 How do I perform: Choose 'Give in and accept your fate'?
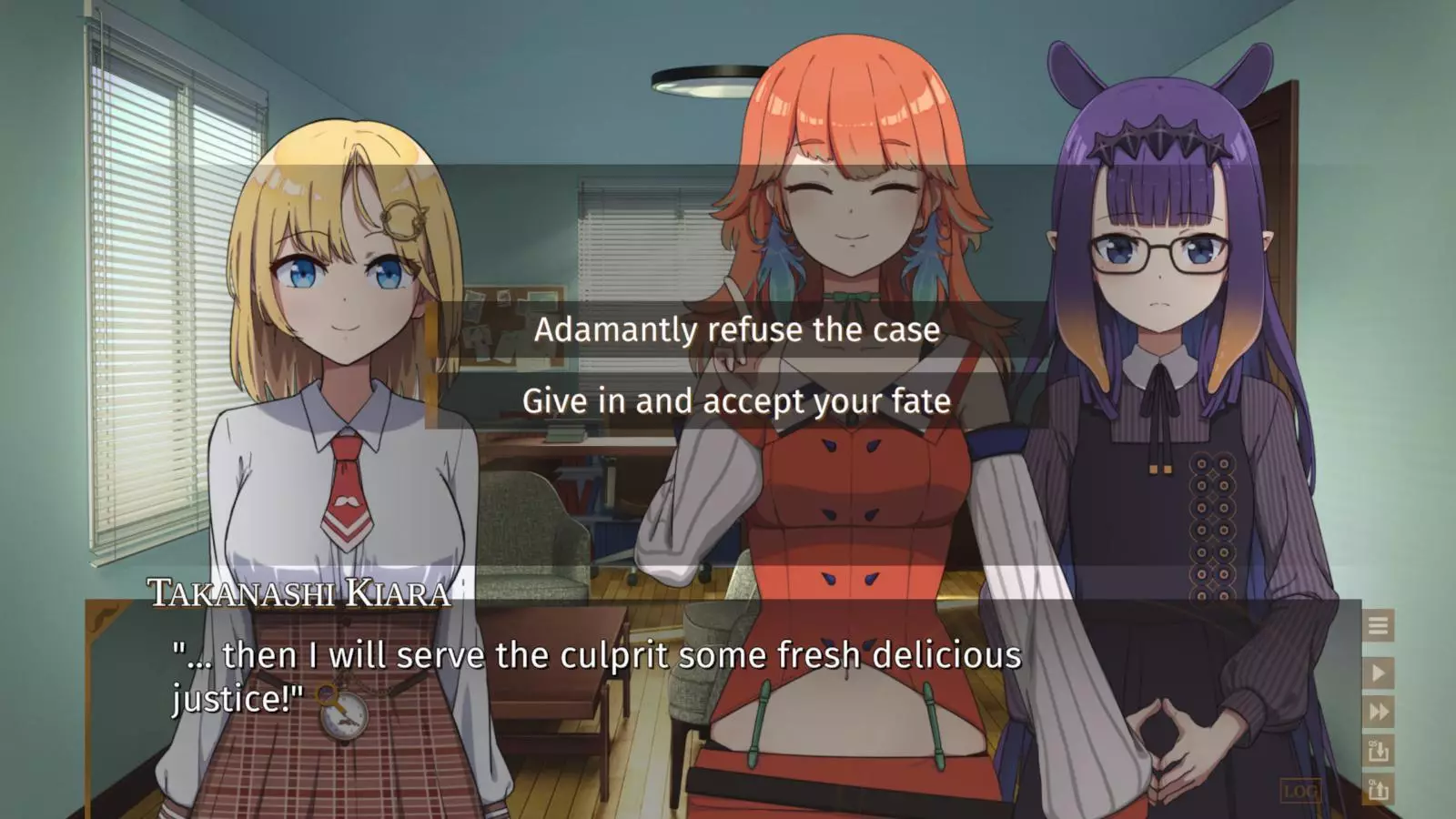735,400
